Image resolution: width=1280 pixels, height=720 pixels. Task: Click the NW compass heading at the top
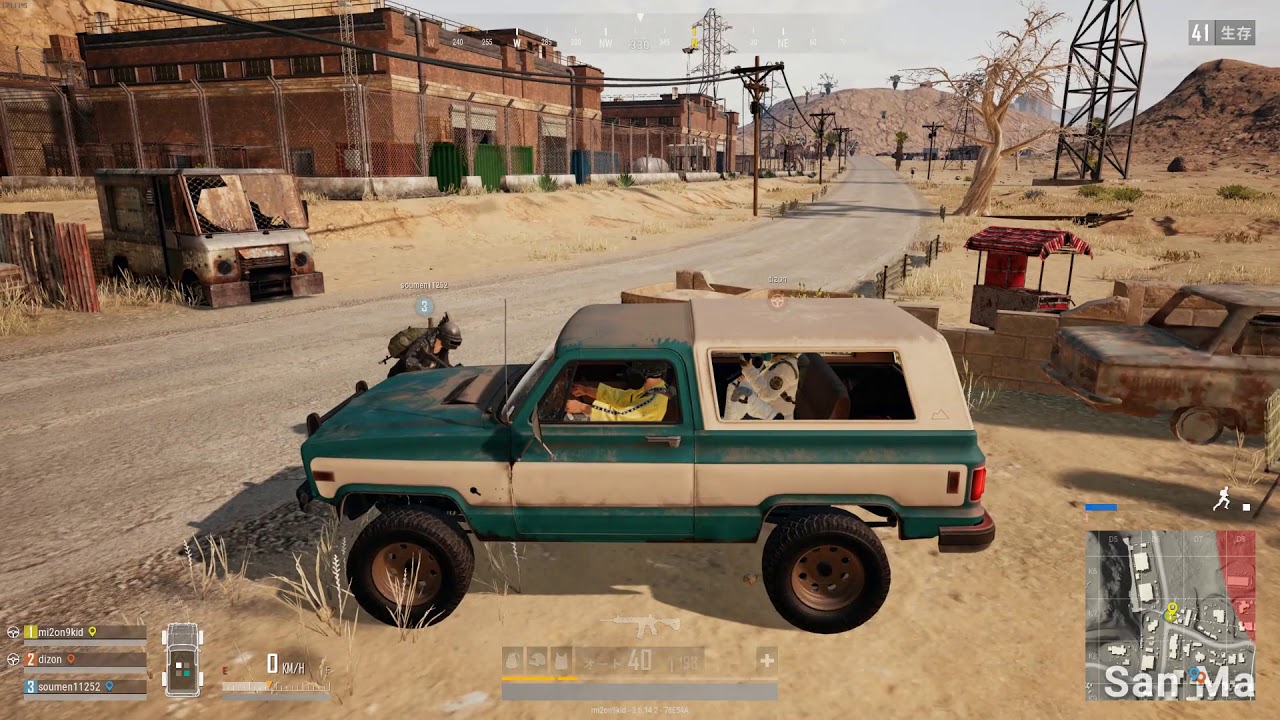click(606, 43)
